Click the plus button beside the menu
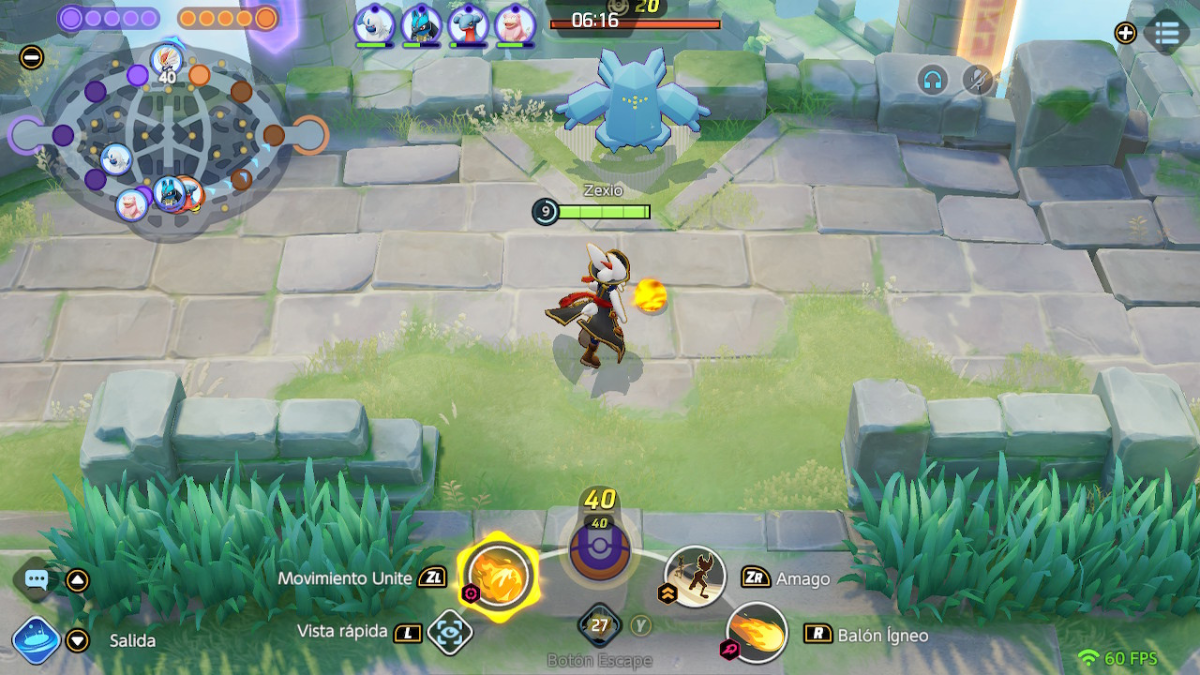1200x675 pixels. [1125, 33]
